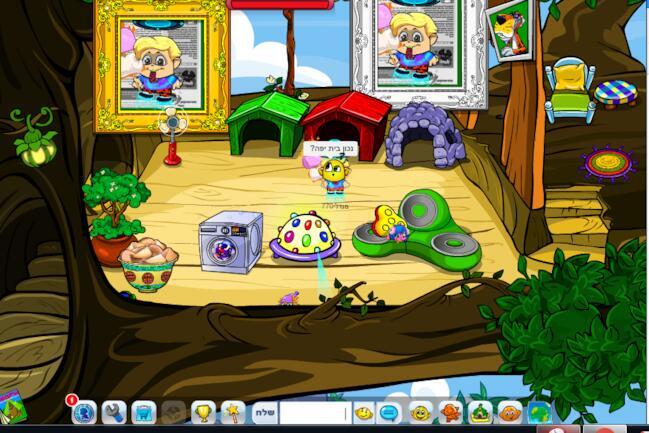Click the שלח send button
649x433 pixels.
pos(263,412)
